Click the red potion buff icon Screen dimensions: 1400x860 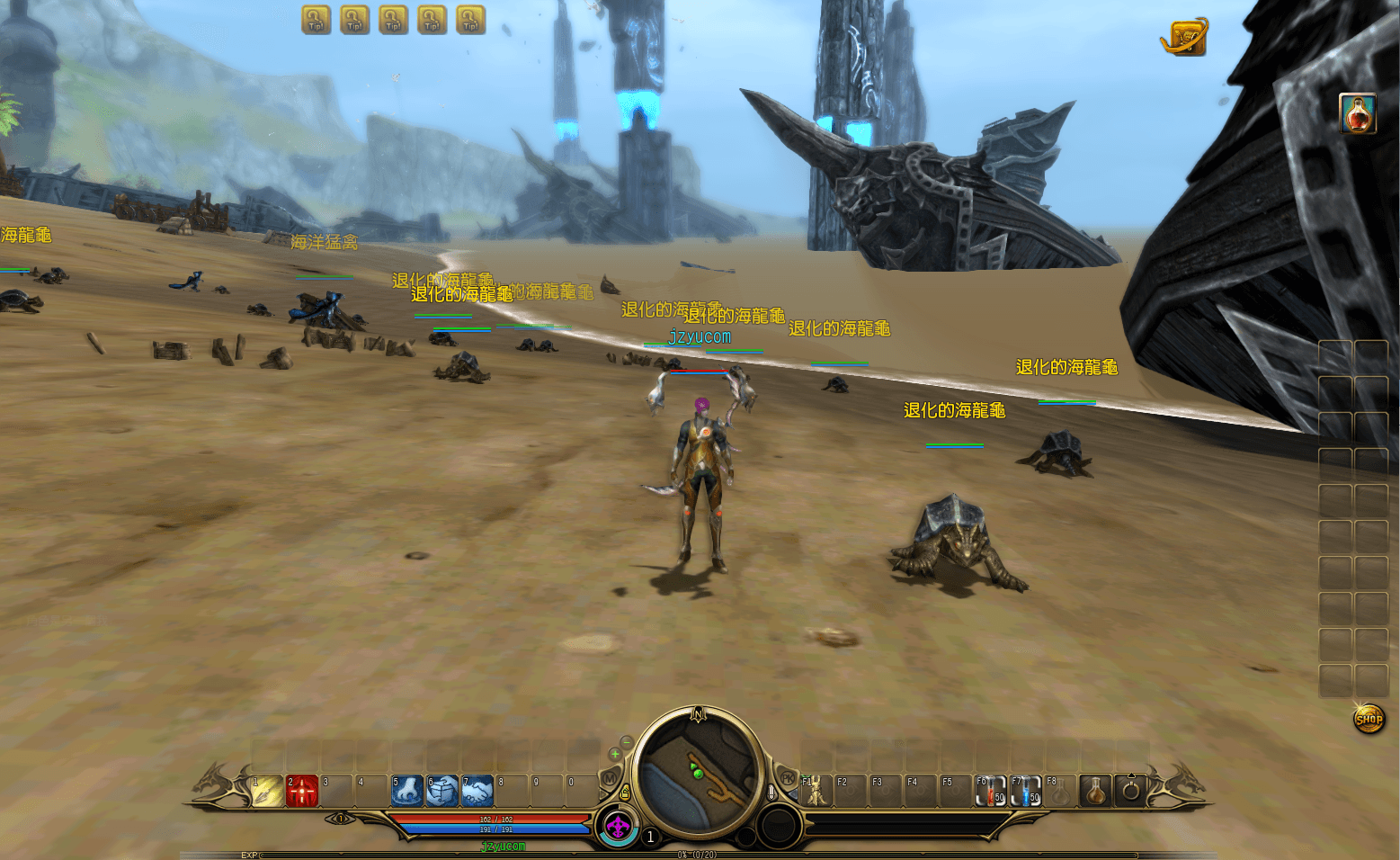1358,114
